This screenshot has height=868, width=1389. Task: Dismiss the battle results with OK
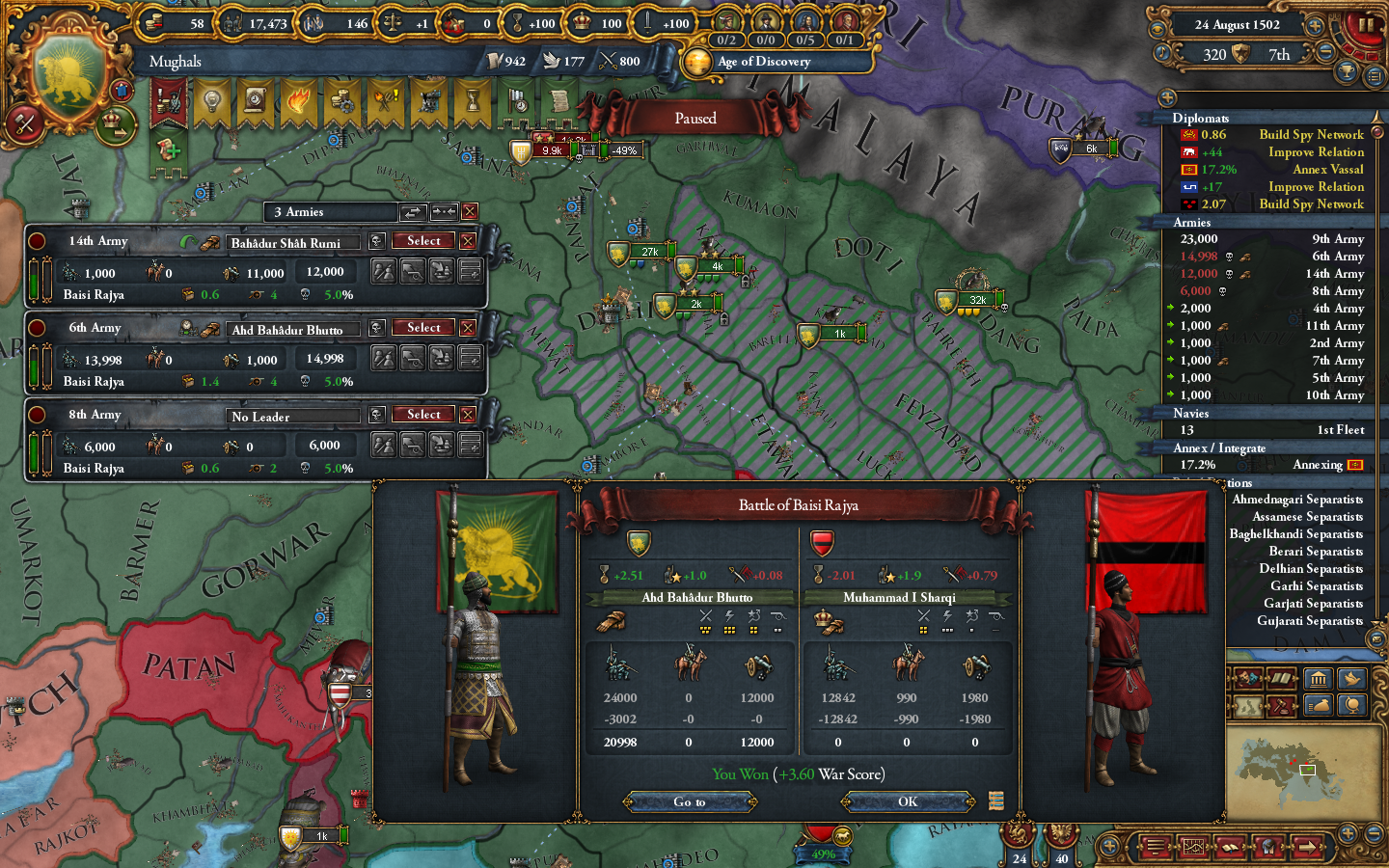(x=905, y=801)
